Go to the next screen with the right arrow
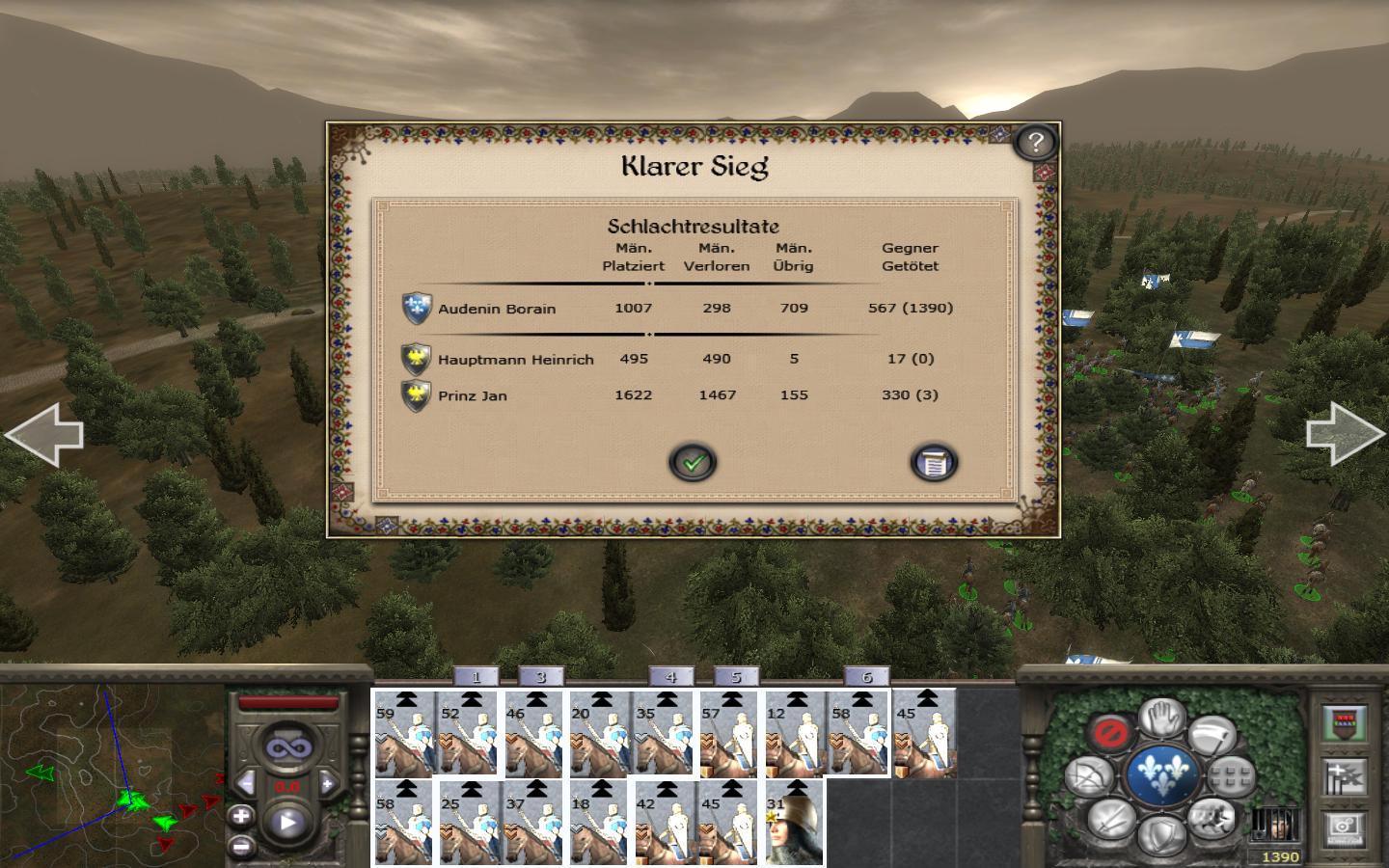Screen dimensions: 1389x868 tap(1346, 435)
